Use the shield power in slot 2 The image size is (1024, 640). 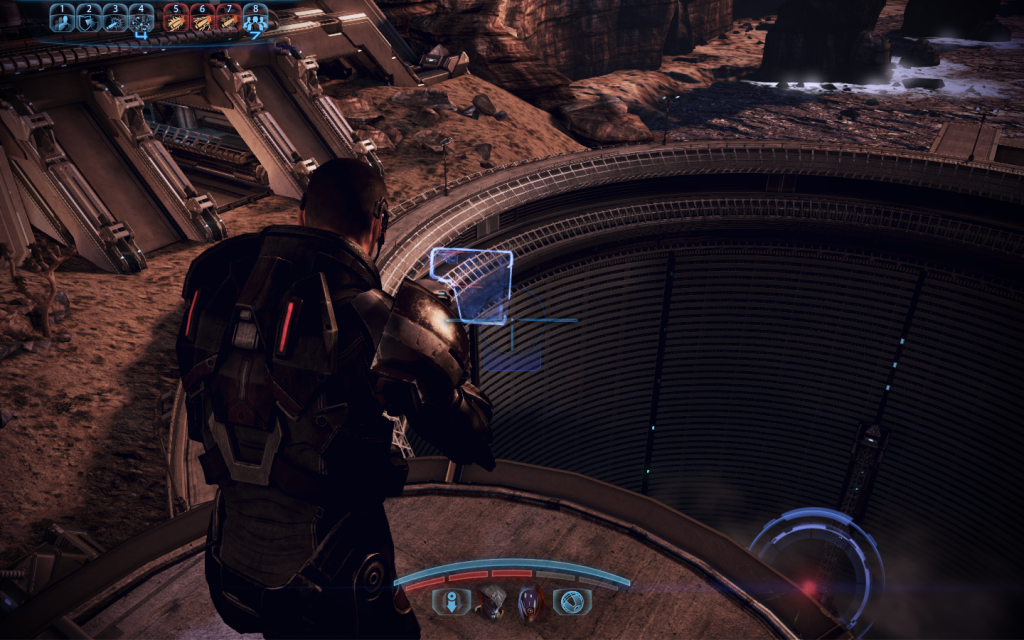(88, 18)
